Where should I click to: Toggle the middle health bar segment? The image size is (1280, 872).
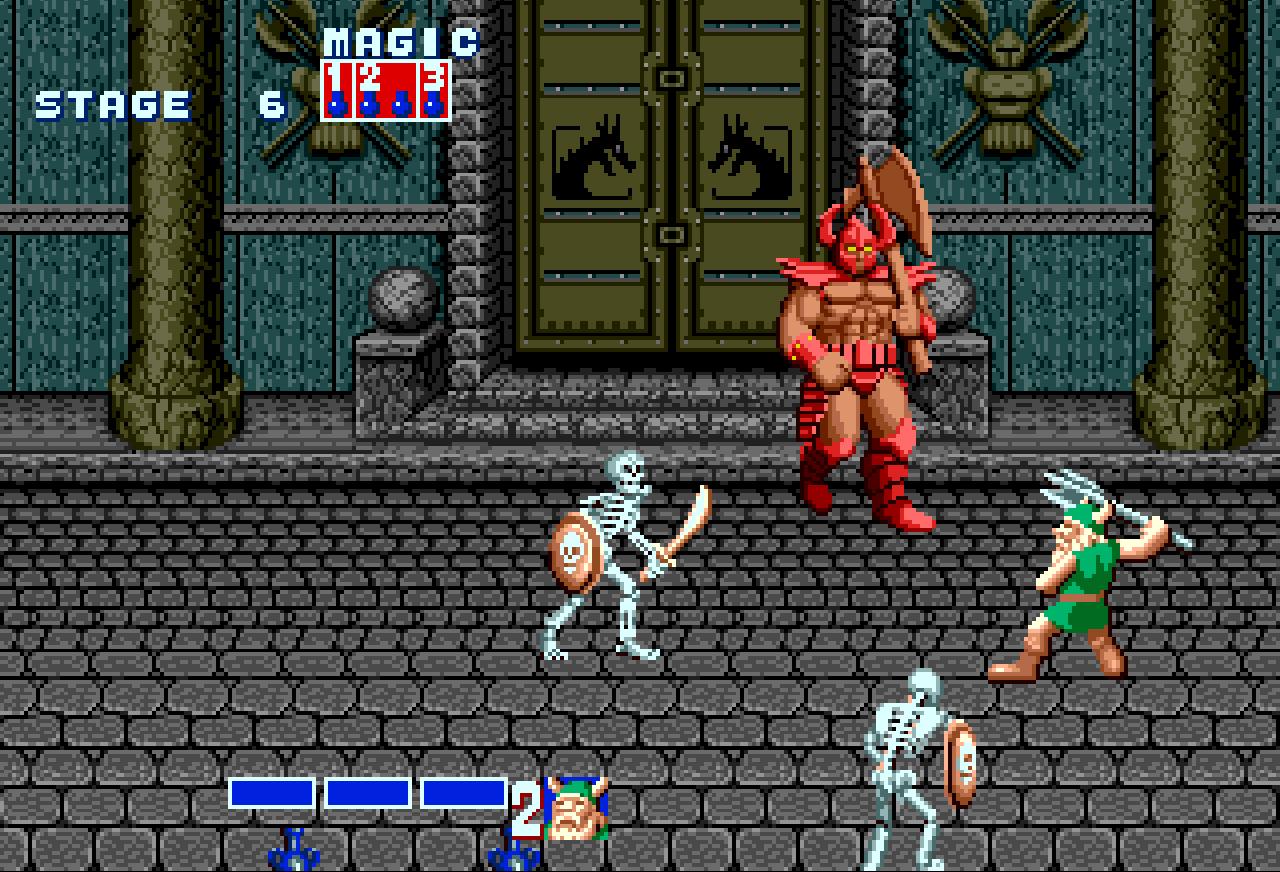coord(368,794)
